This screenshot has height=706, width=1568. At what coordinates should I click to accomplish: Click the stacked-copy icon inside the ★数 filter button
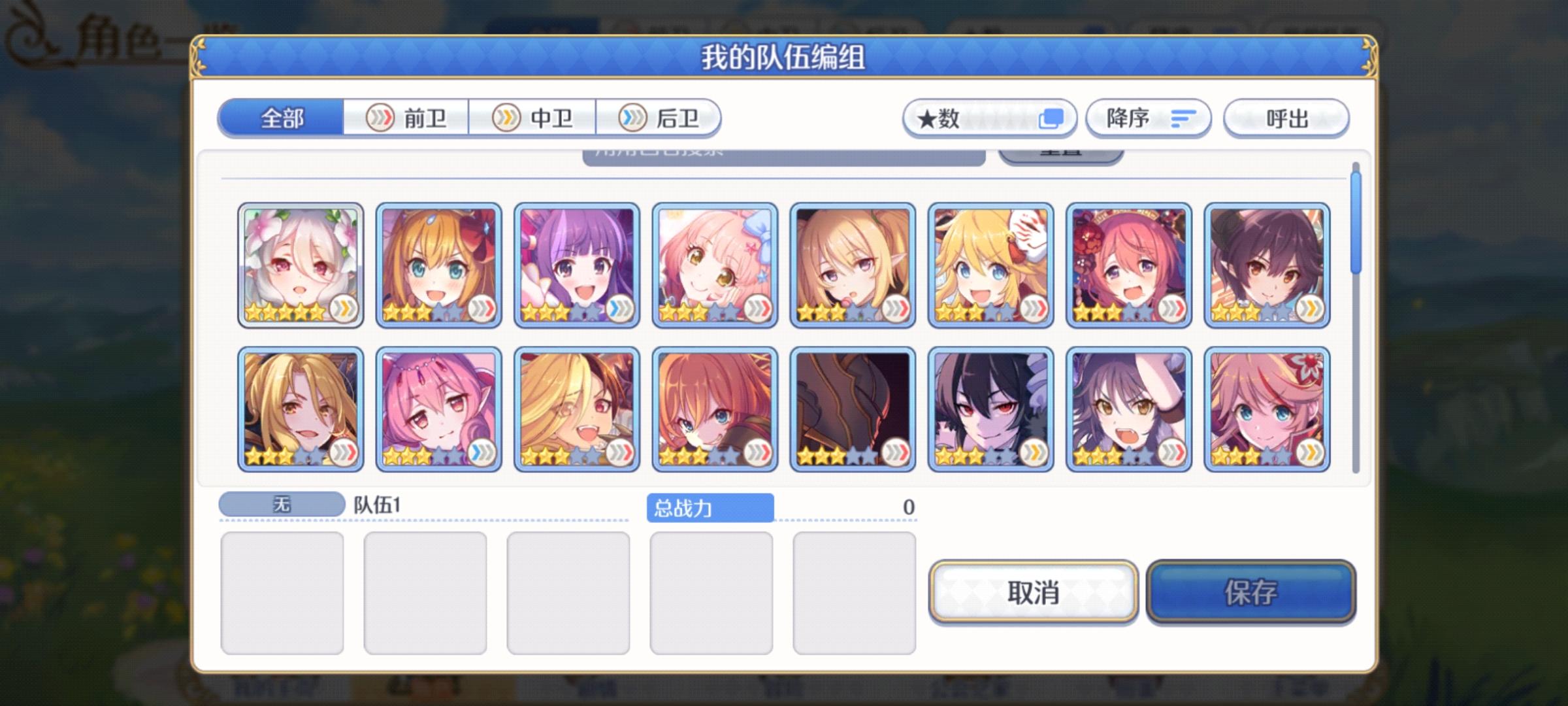point(1052,118)
